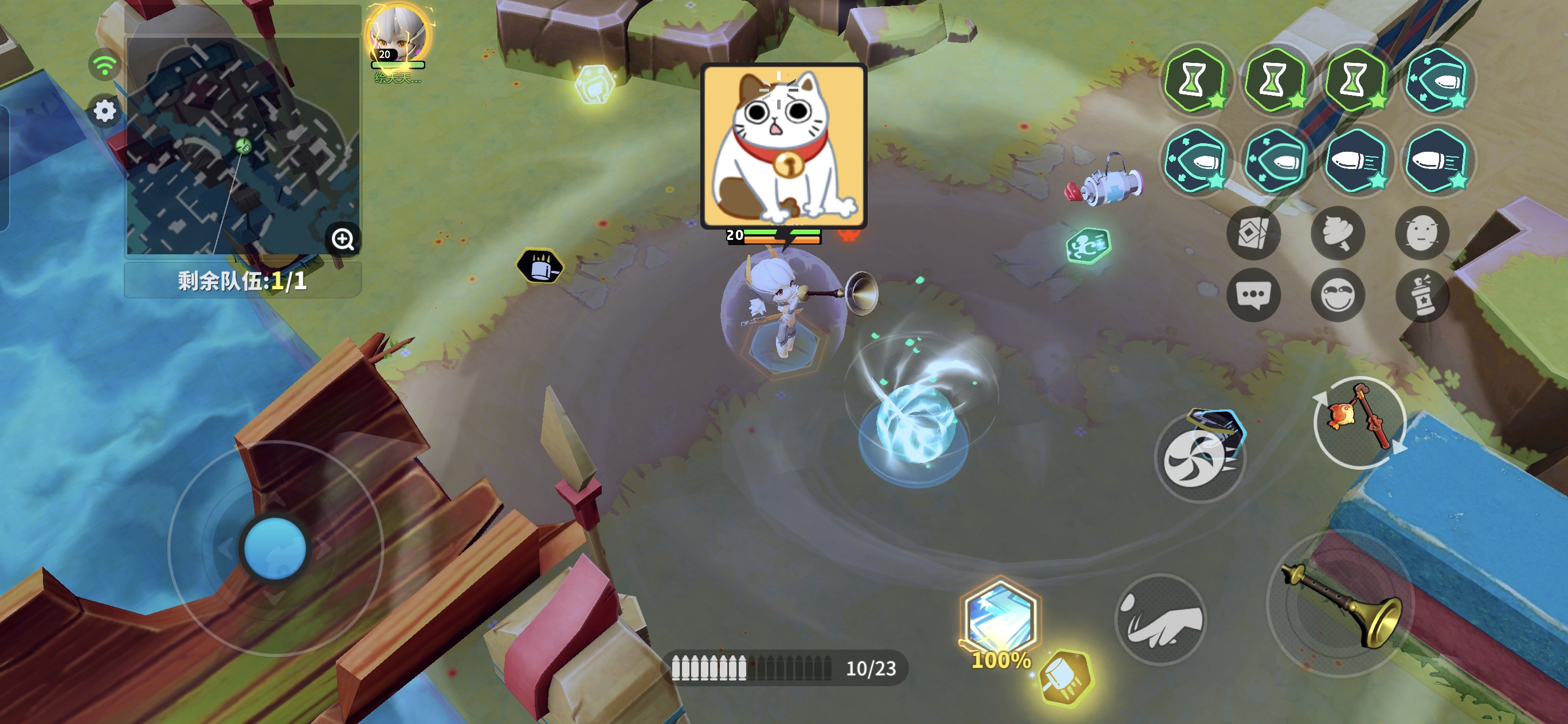Open the settings gear on the left
This screenshot has width=1568, height=724.
(104, 111)
